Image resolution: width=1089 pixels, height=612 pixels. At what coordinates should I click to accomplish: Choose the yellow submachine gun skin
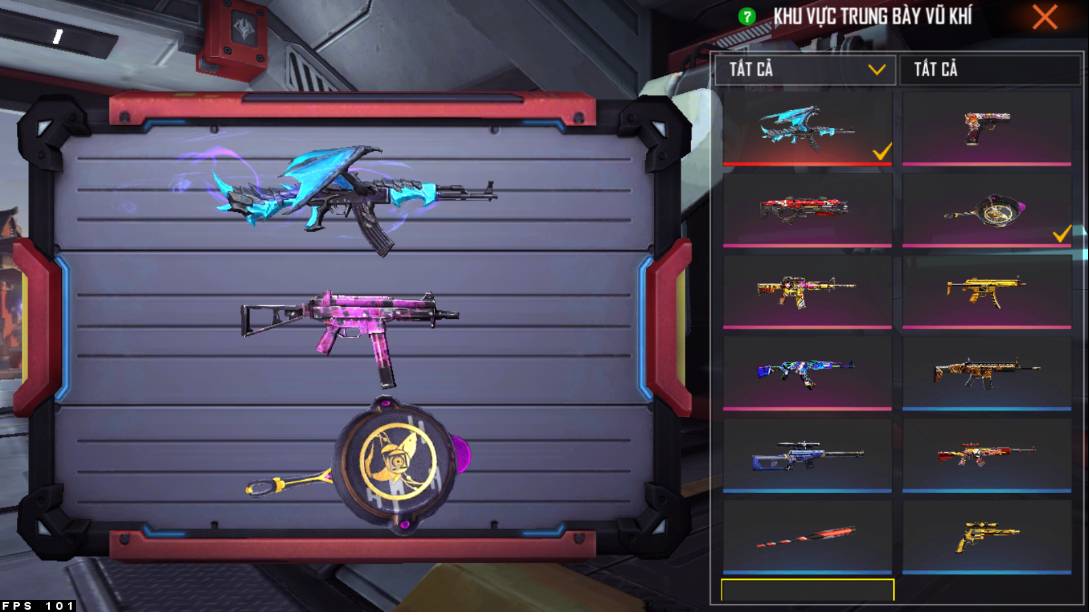987,291
